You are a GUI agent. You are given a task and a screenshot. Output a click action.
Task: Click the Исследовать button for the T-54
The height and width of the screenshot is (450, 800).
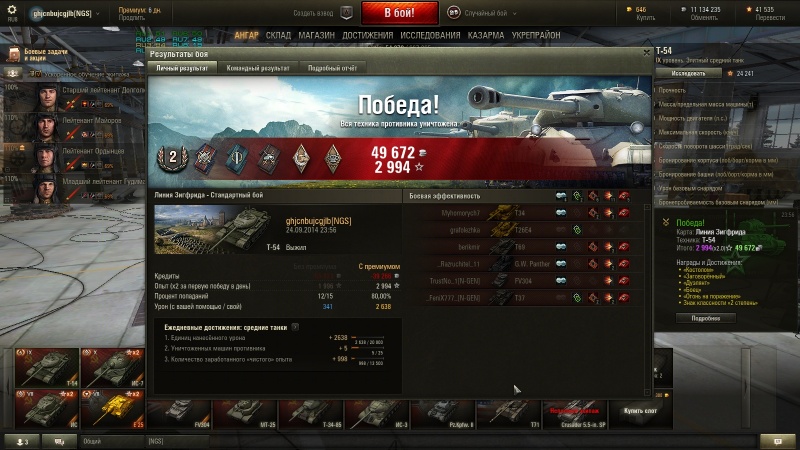tap(688, 73)
